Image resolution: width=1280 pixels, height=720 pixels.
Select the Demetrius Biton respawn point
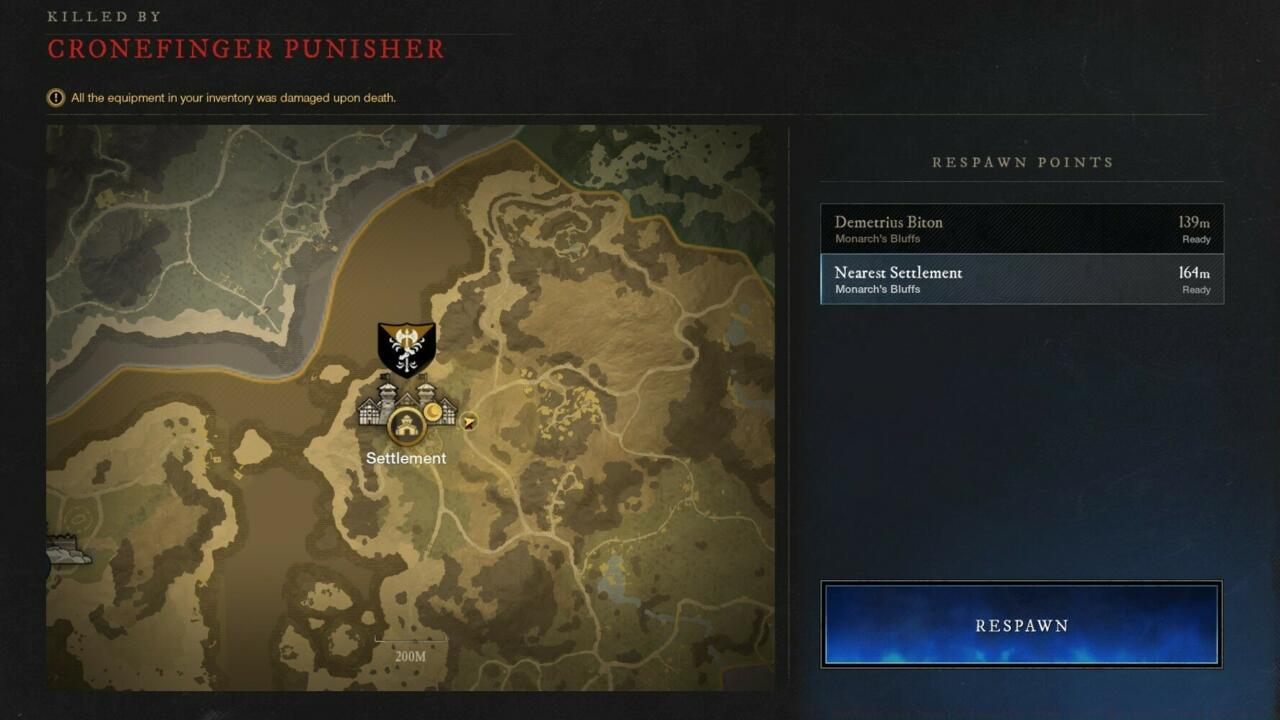coord(1021,229)
